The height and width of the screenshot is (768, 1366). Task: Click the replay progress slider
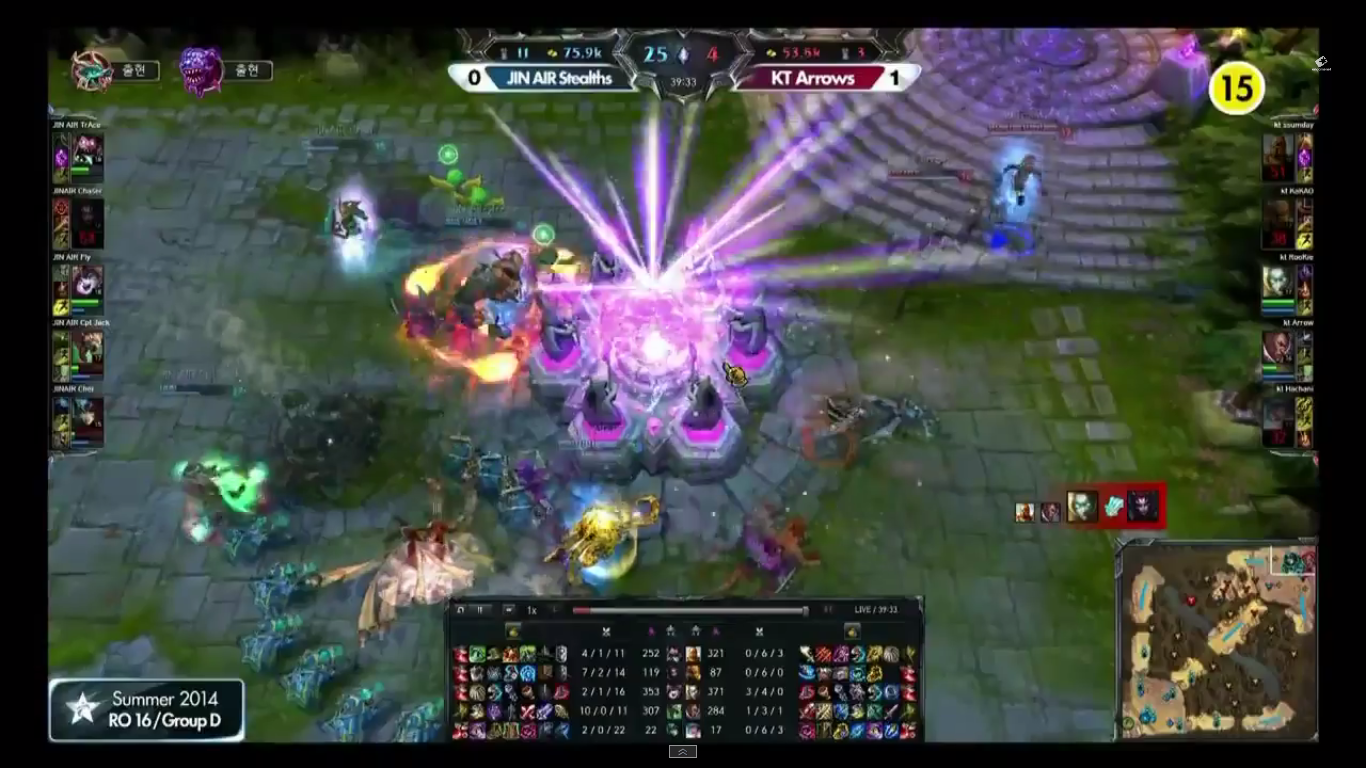(690, 609)
